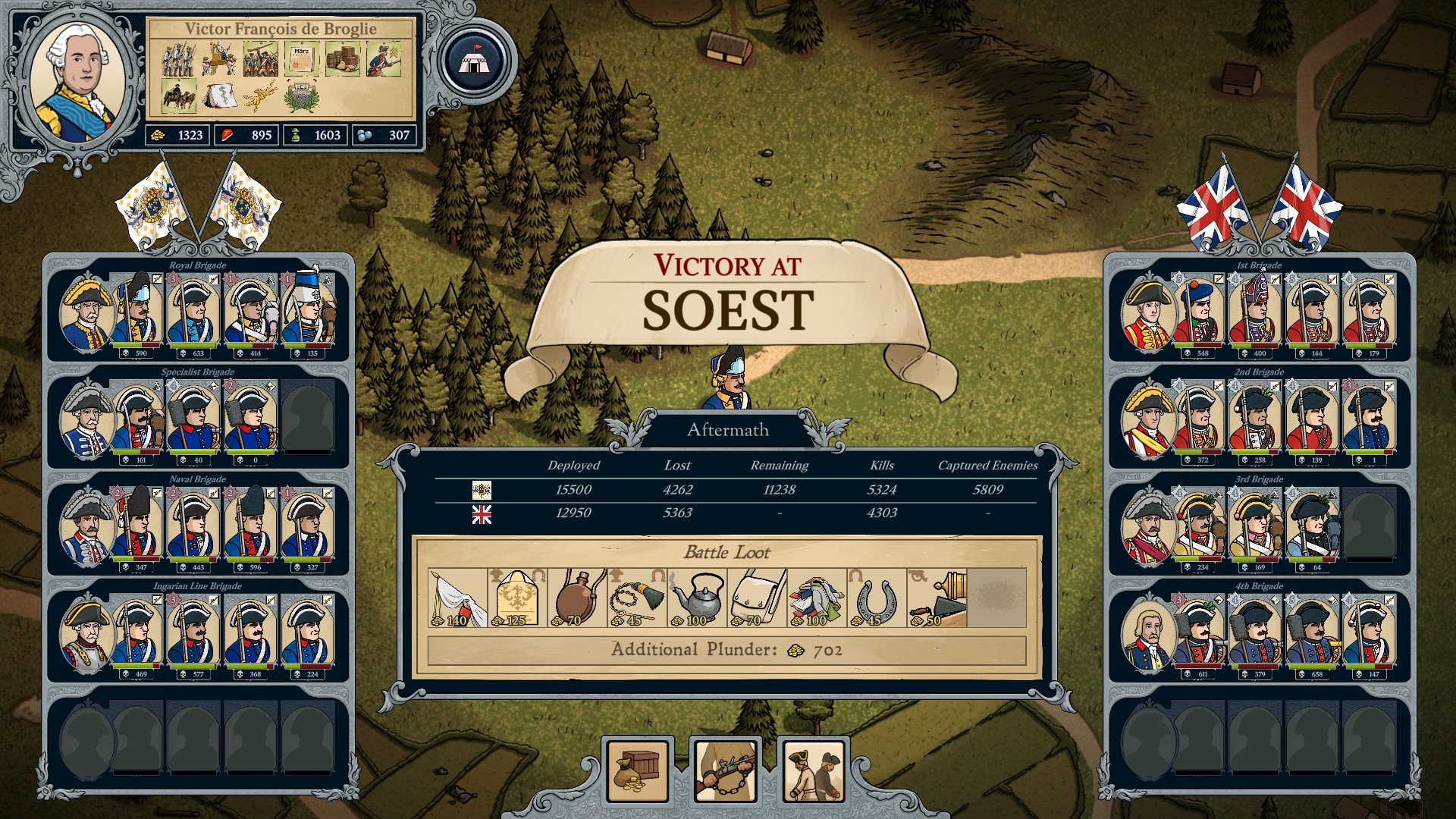The width and height of the screenshot is (1456, 819).
Task: Pick the cannon loot item
Action: click(x=937, y=598)
